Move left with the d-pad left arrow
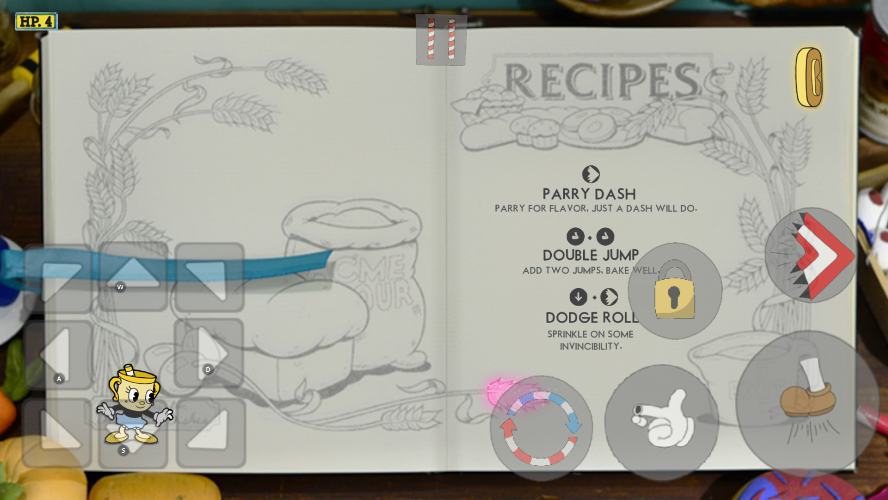The width and height of the screenshot is (888, 500). click(x=57, y=354)
